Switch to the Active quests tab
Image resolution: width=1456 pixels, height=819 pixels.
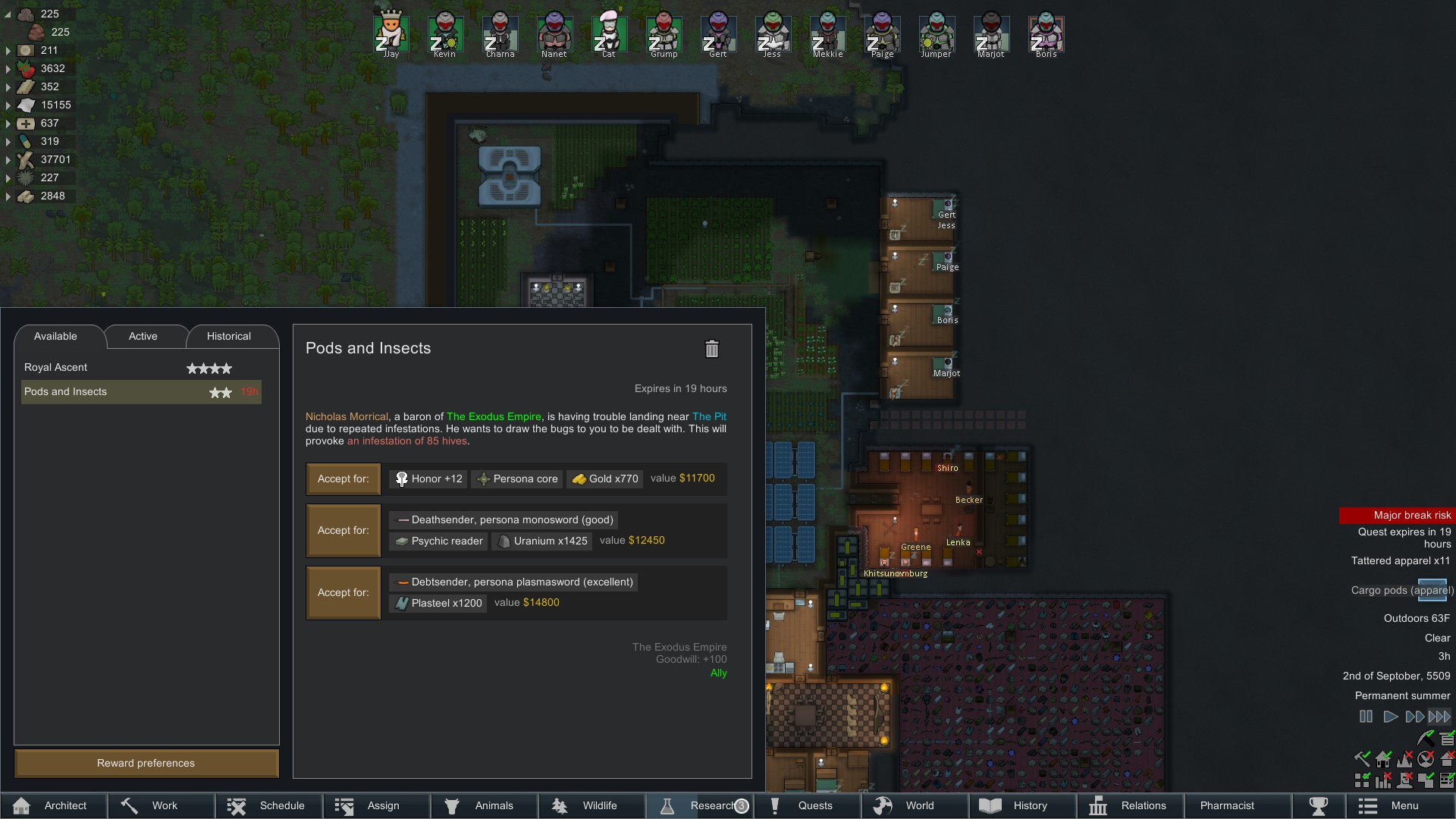143,336
